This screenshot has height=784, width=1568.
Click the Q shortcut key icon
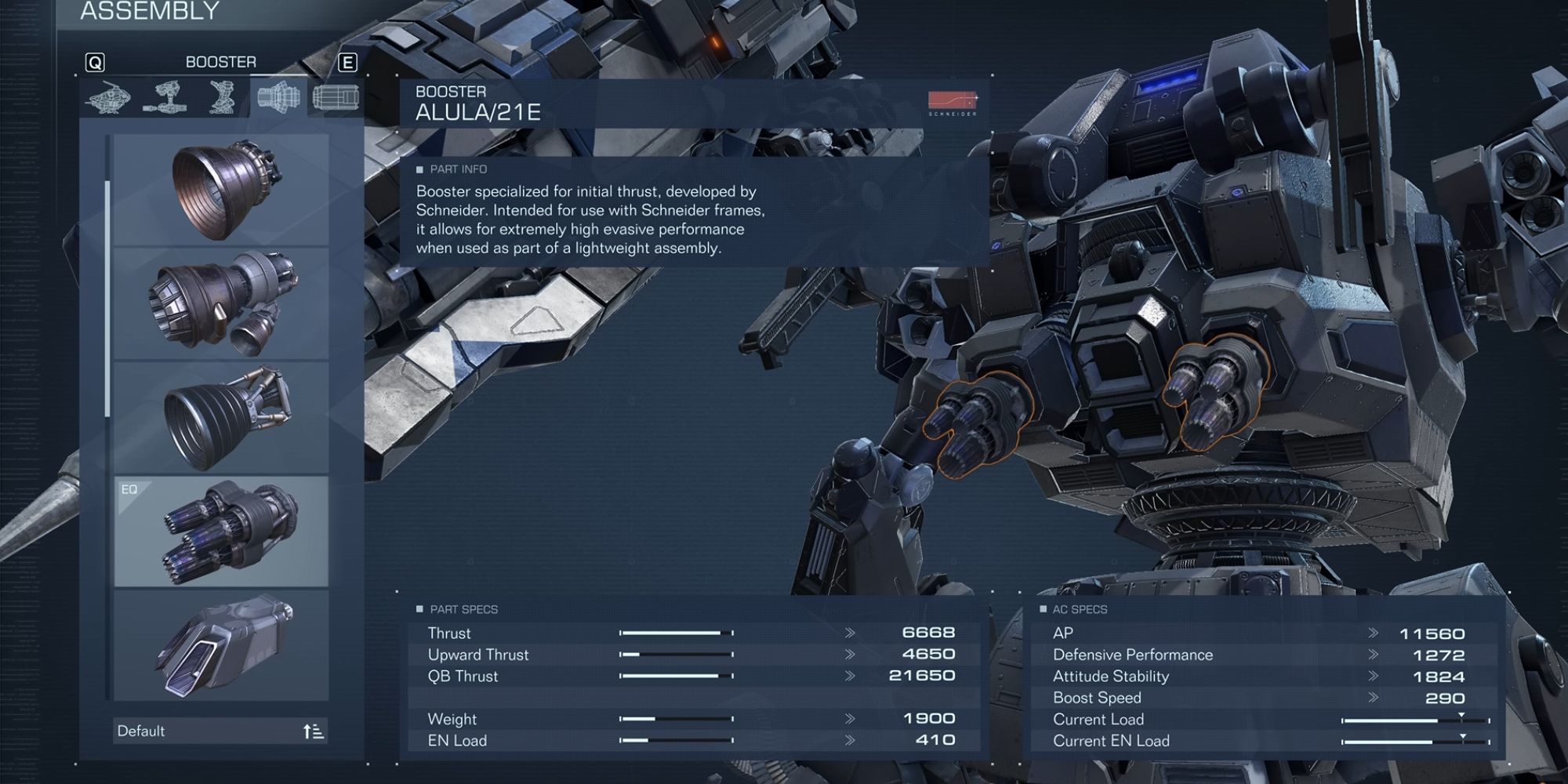pos(94,62)
